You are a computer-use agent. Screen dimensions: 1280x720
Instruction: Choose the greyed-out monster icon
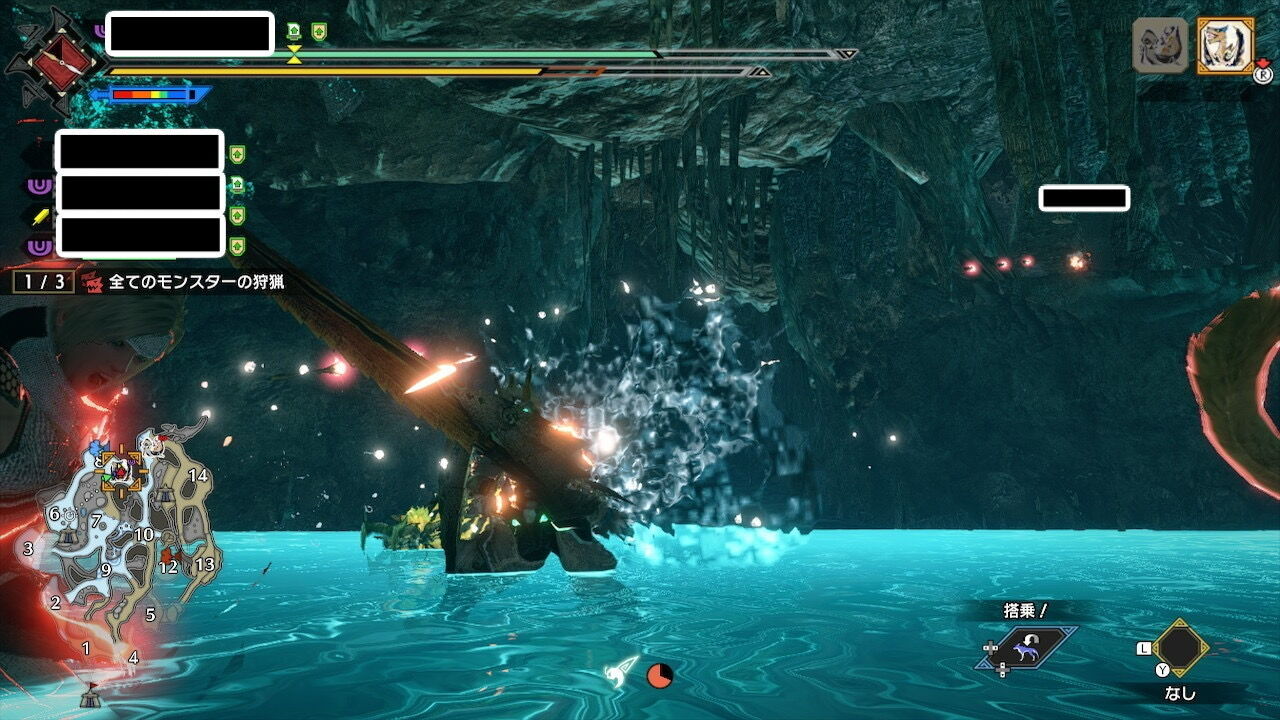[x=1160, y=45]
